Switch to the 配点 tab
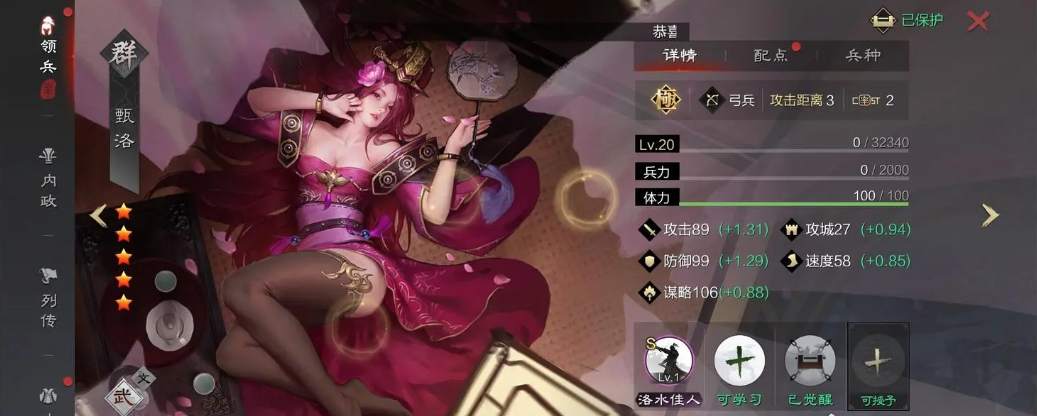 point(769,56)
